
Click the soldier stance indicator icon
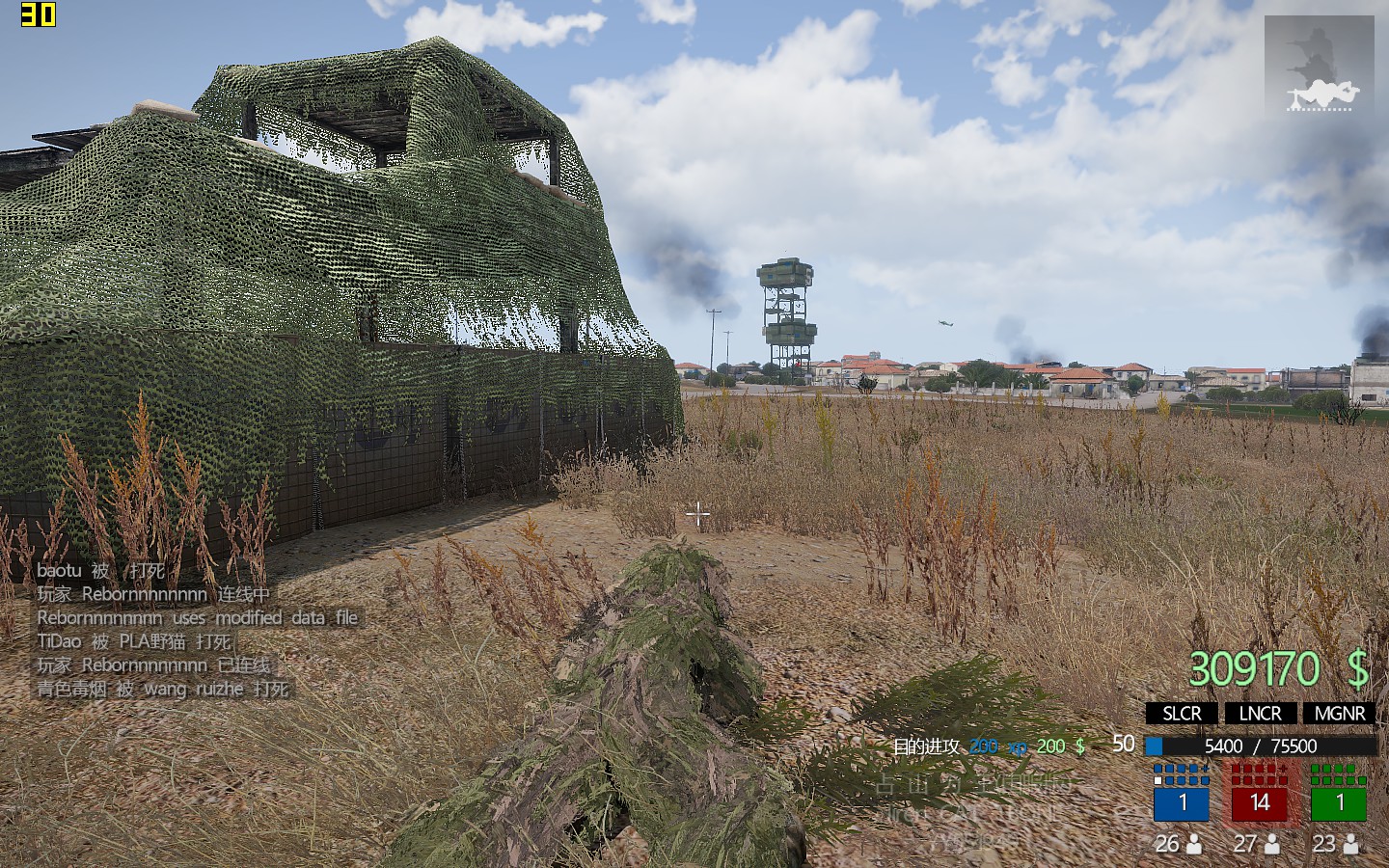click(x=1320, y=65)
